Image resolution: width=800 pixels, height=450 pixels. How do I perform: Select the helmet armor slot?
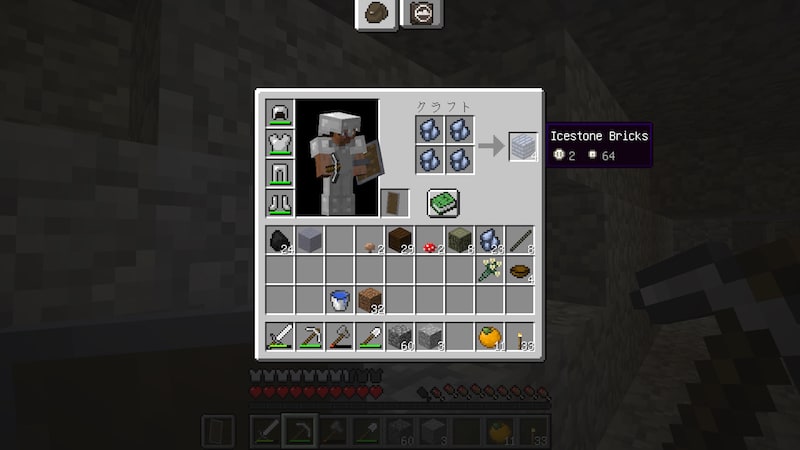(279, 114)
